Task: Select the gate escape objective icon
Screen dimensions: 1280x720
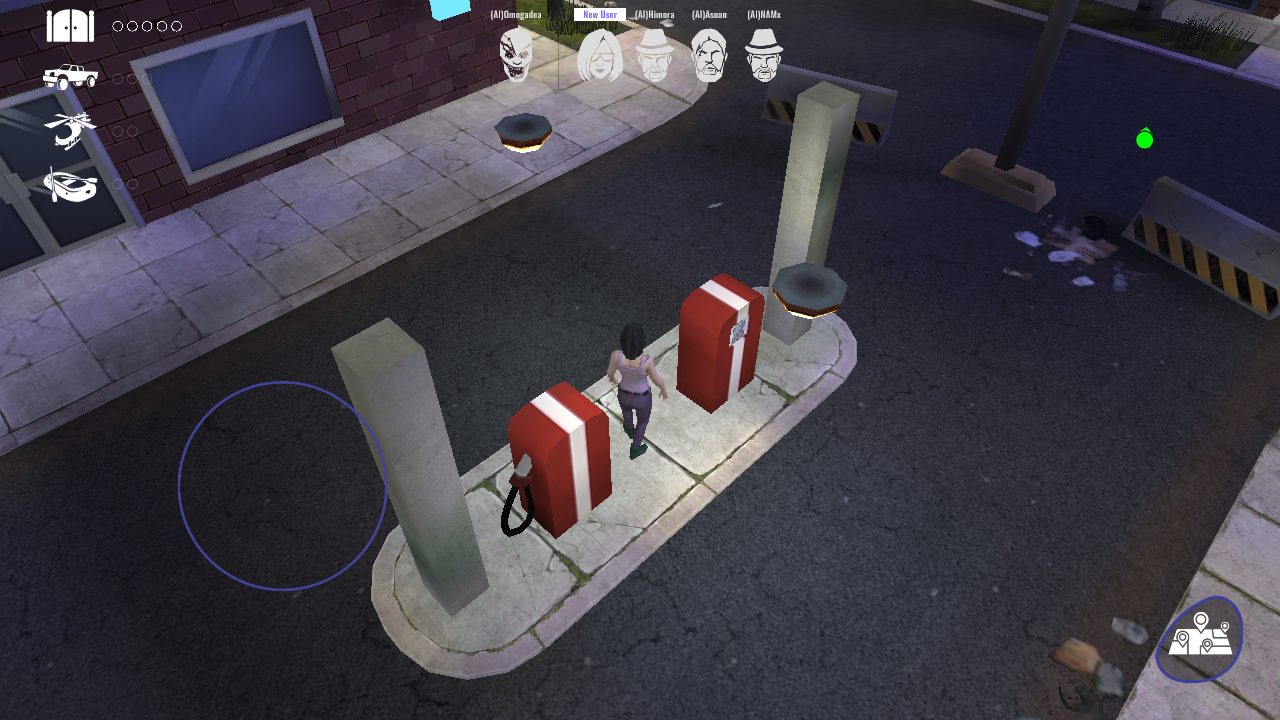Action: click(70, 26)
